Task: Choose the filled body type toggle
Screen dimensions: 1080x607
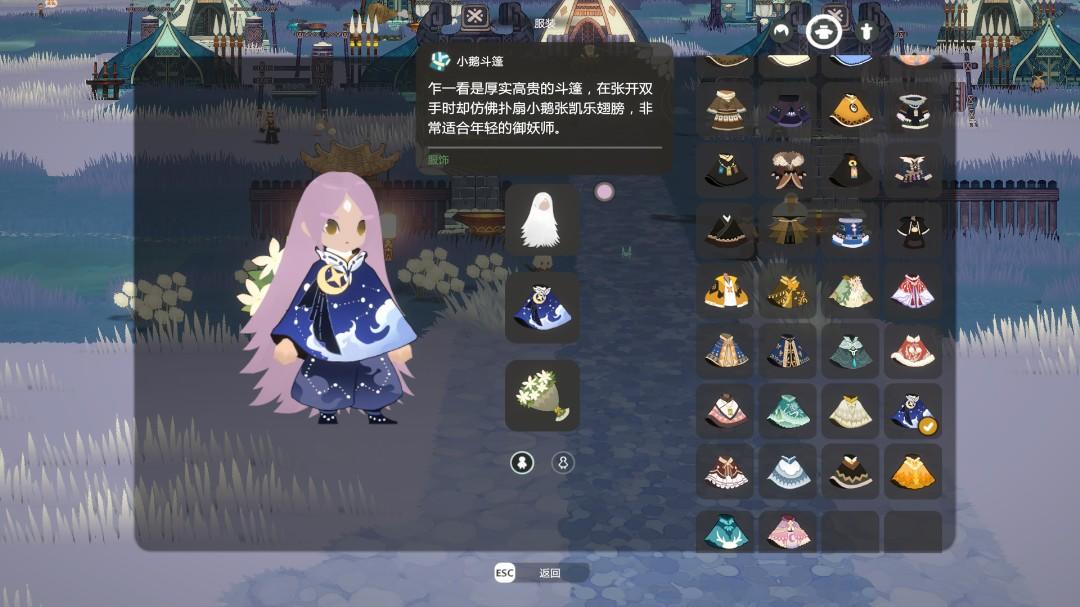Action: pyautogui.click(x=522, y=463)
